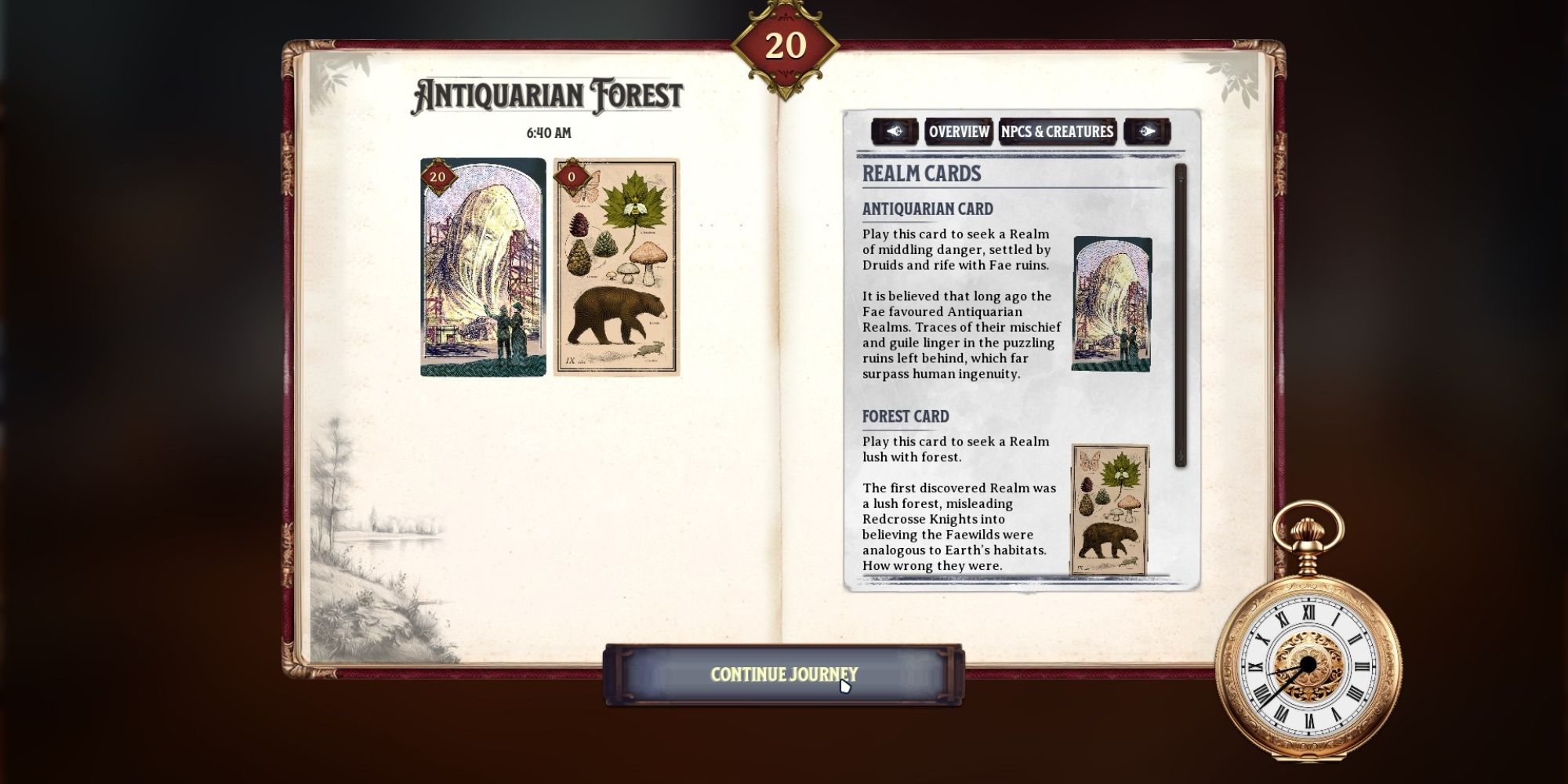Click the 6:40 AM time label
The width and height of the screenshot is (1568, 784).
click(x=549, y=132)
